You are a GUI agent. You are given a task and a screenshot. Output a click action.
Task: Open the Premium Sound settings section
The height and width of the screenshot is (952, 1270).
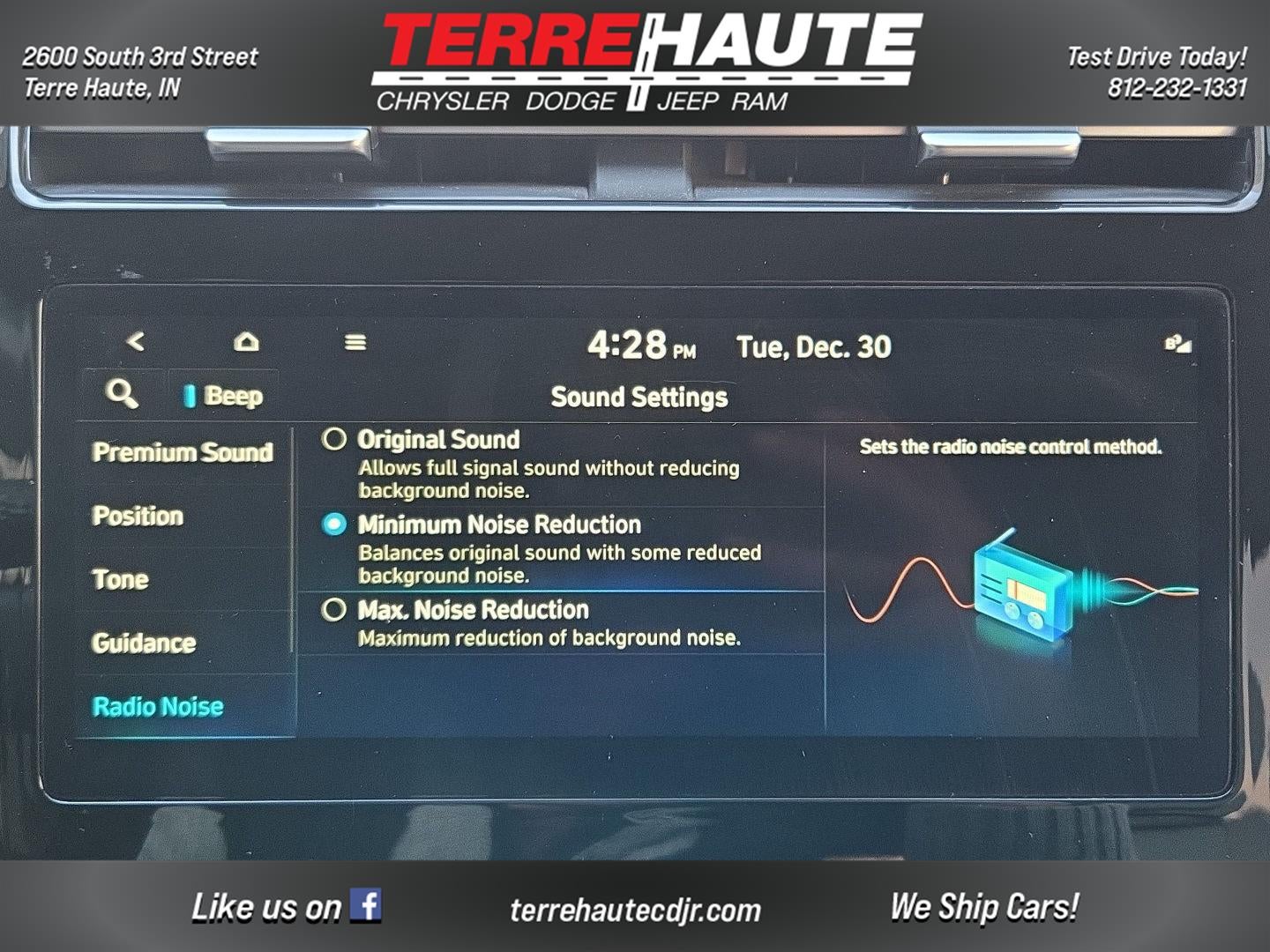click(x=183, y=452)
